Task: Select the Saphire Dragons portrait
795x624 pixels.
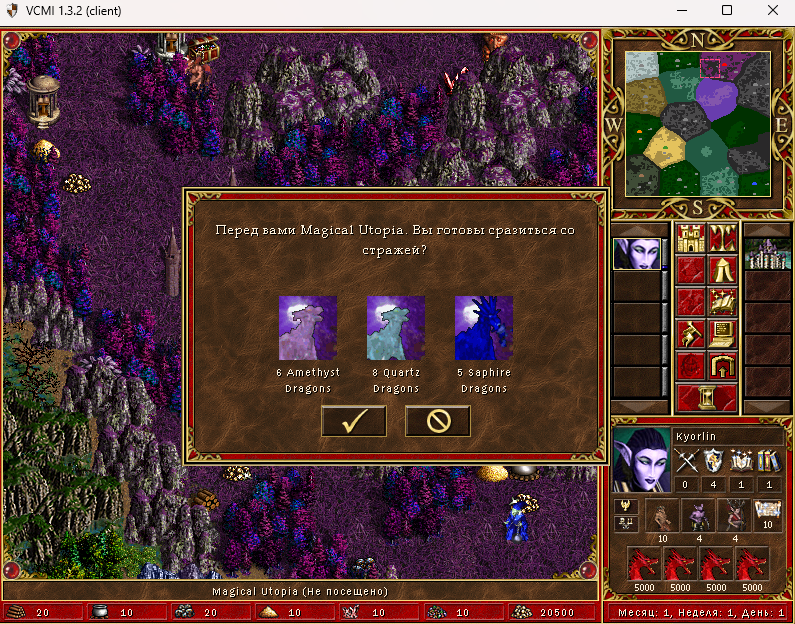Action: 484,327
